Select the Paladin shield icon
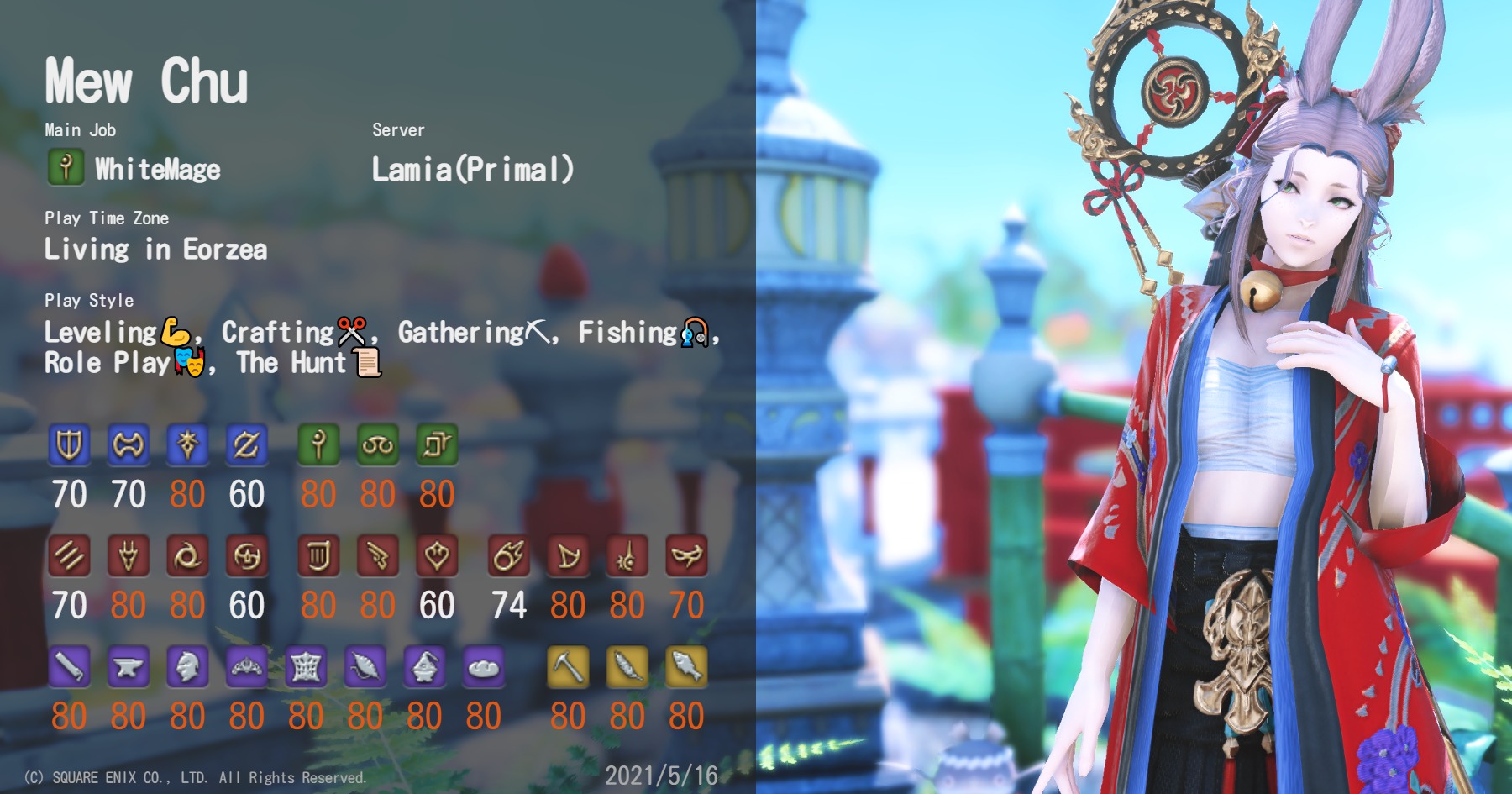The width and height of the screenshot is (1512, 794). coord(70,445)
